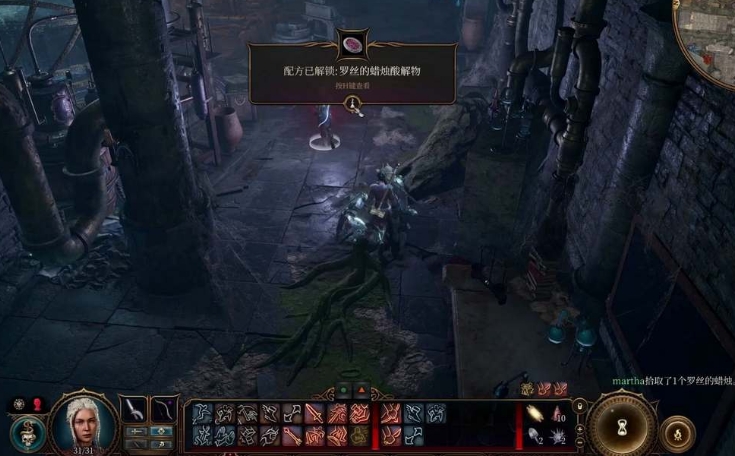End turn with the hourglass button

click(x=622, y=427)
